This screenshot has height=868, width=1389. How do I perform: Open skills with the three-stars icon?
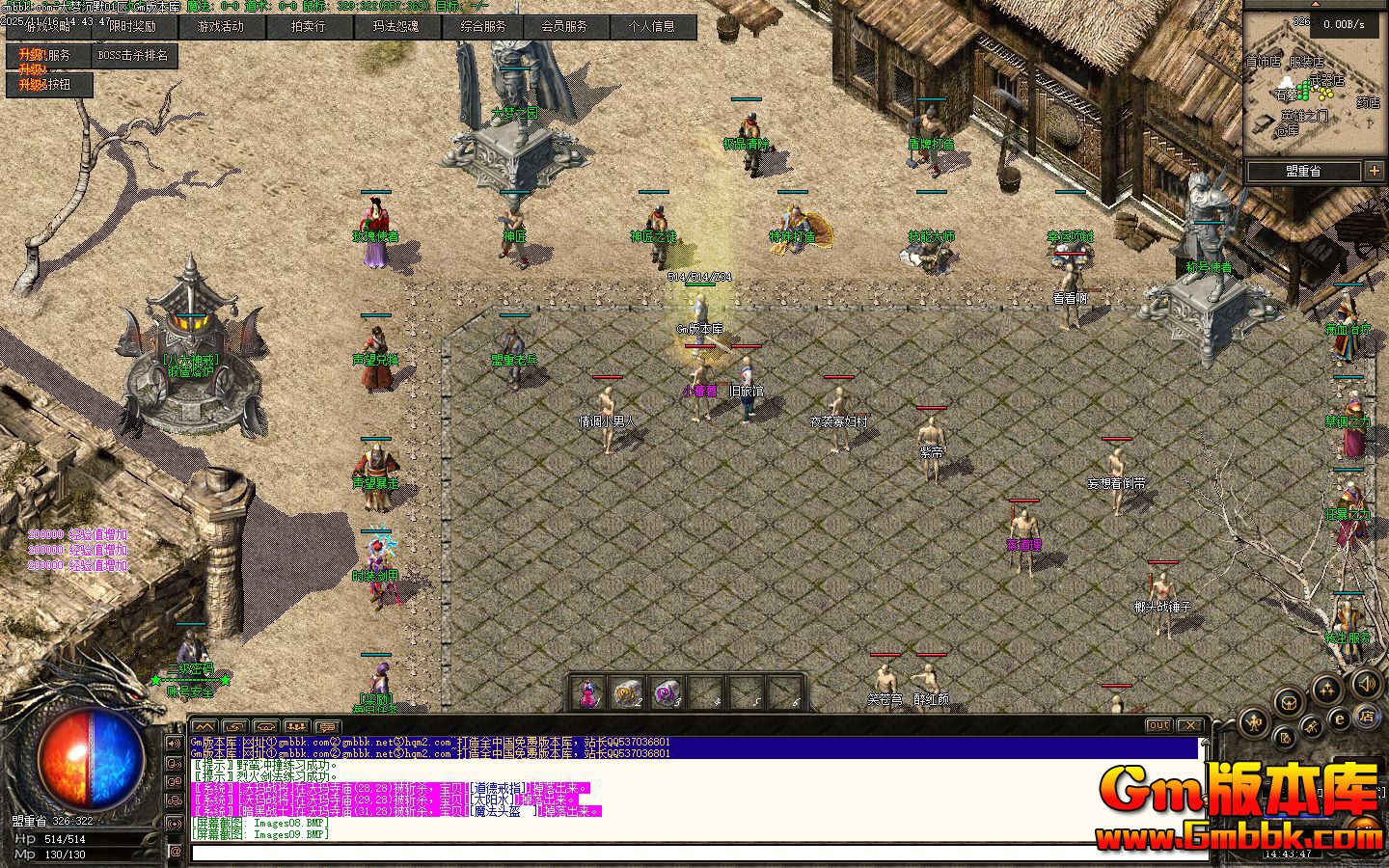(1328, 689)
